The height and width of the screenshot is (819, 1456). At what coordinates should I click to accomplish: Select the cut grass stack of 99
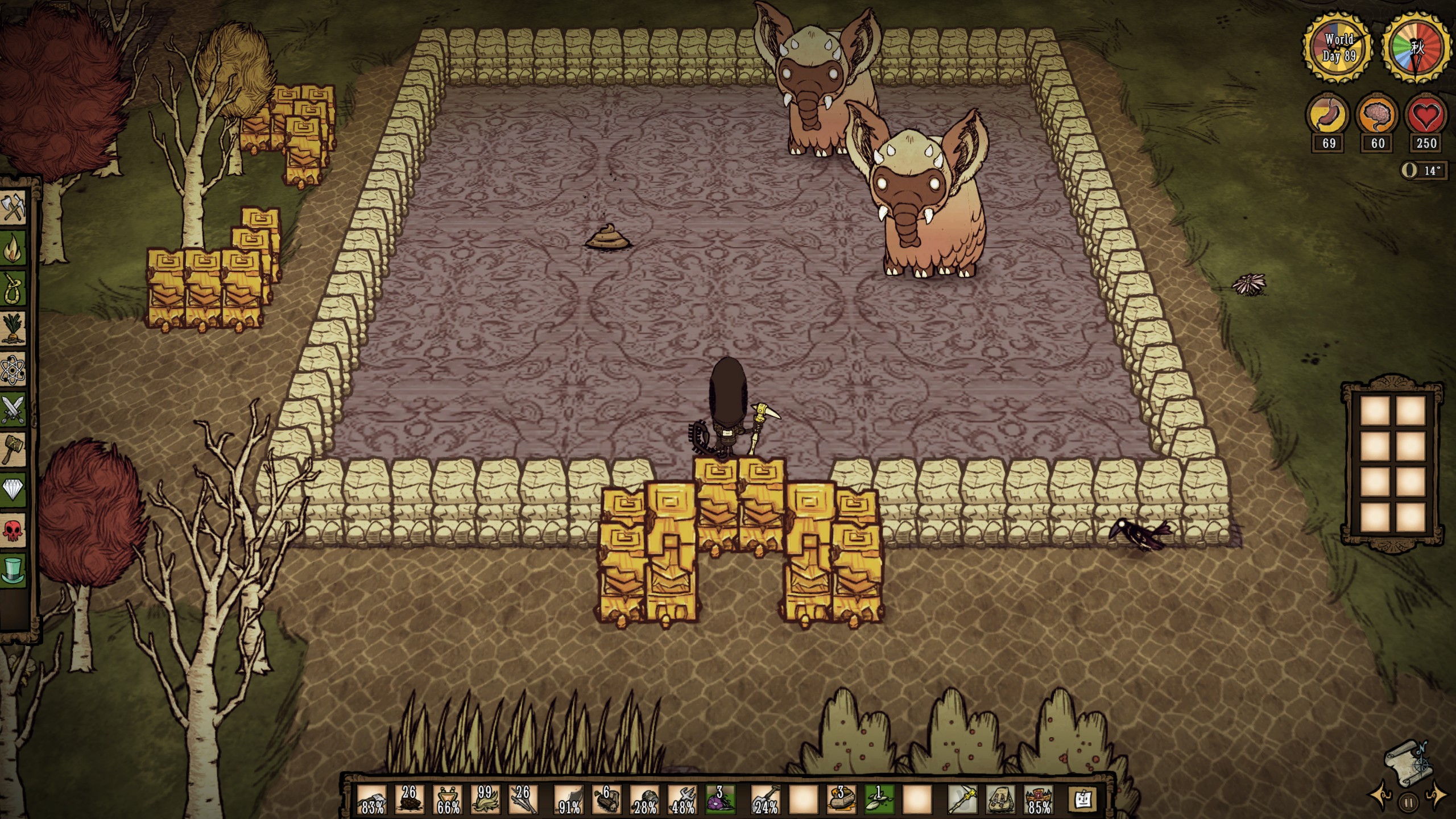pyautogui.click(x=485, y=800)
